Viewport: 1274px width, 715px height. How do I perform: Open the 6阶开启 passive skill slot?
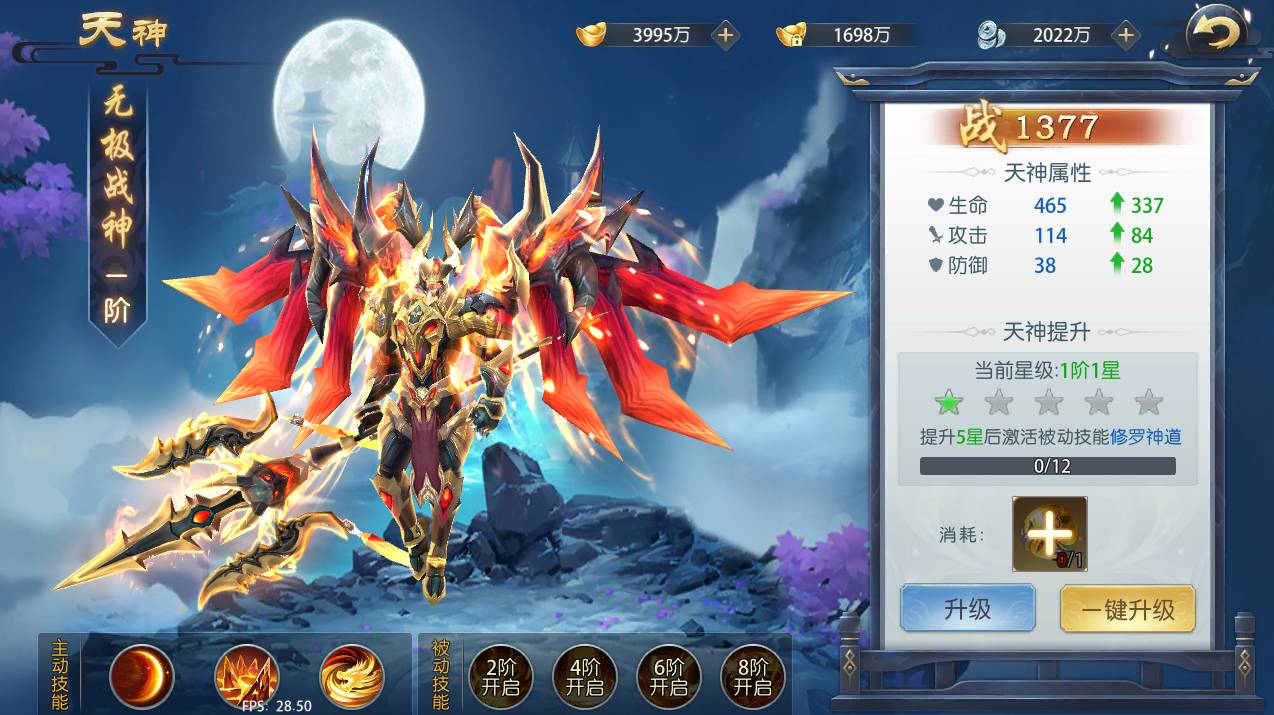point(668,677)
